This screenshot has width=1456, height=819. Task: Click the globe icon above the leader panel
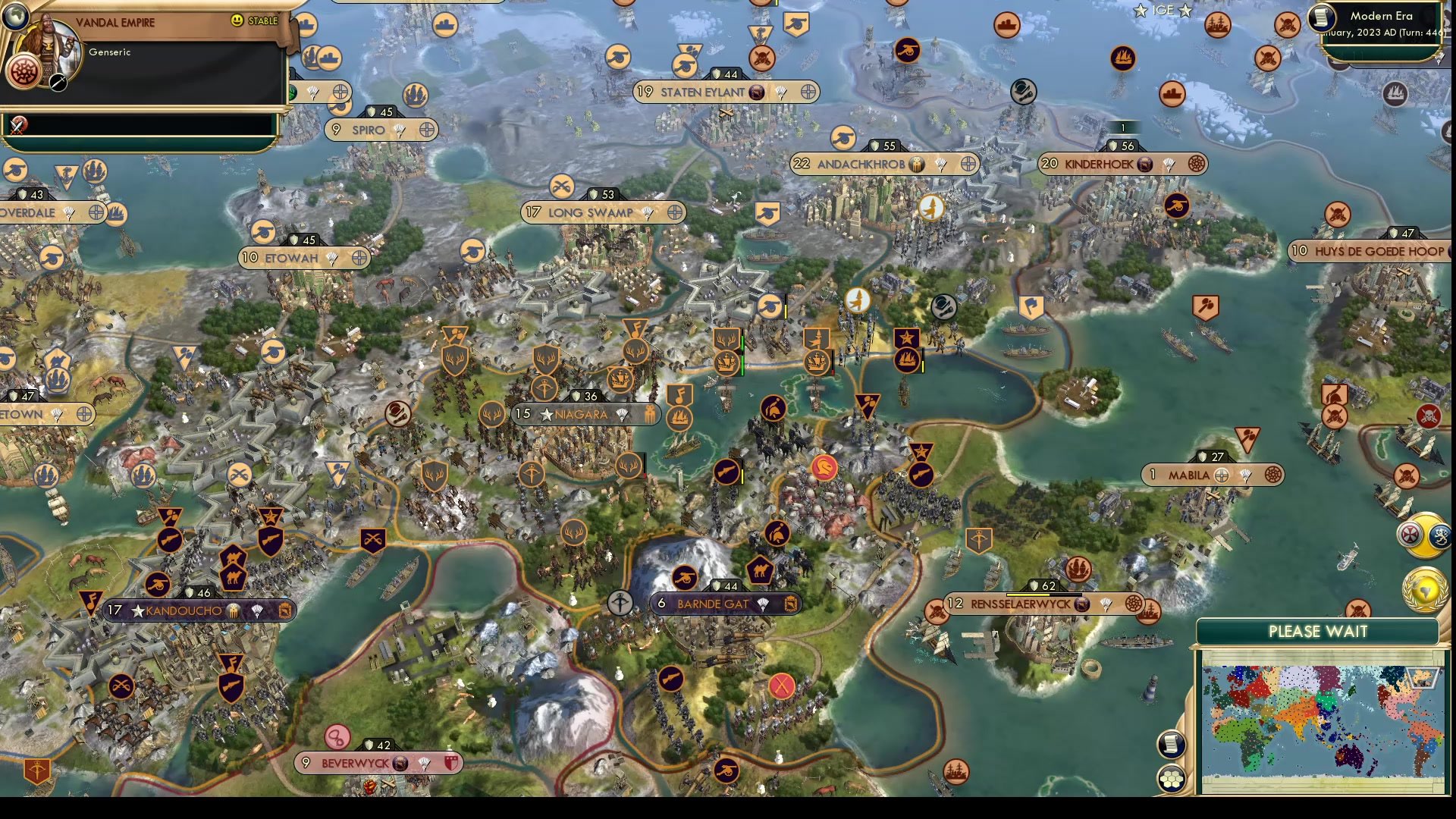(x=15, y=17)
